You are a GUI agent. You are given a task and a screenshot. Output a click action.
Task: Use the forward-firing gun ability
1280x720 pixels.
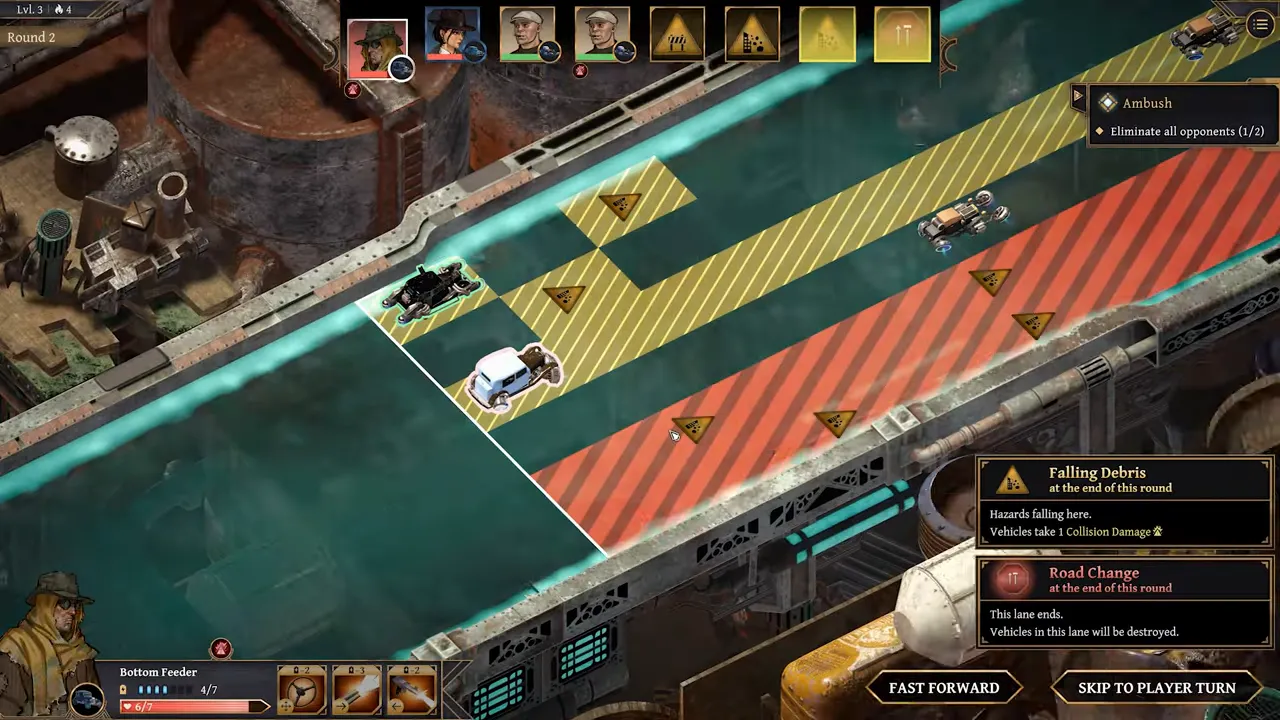click(x=357, y=690)
